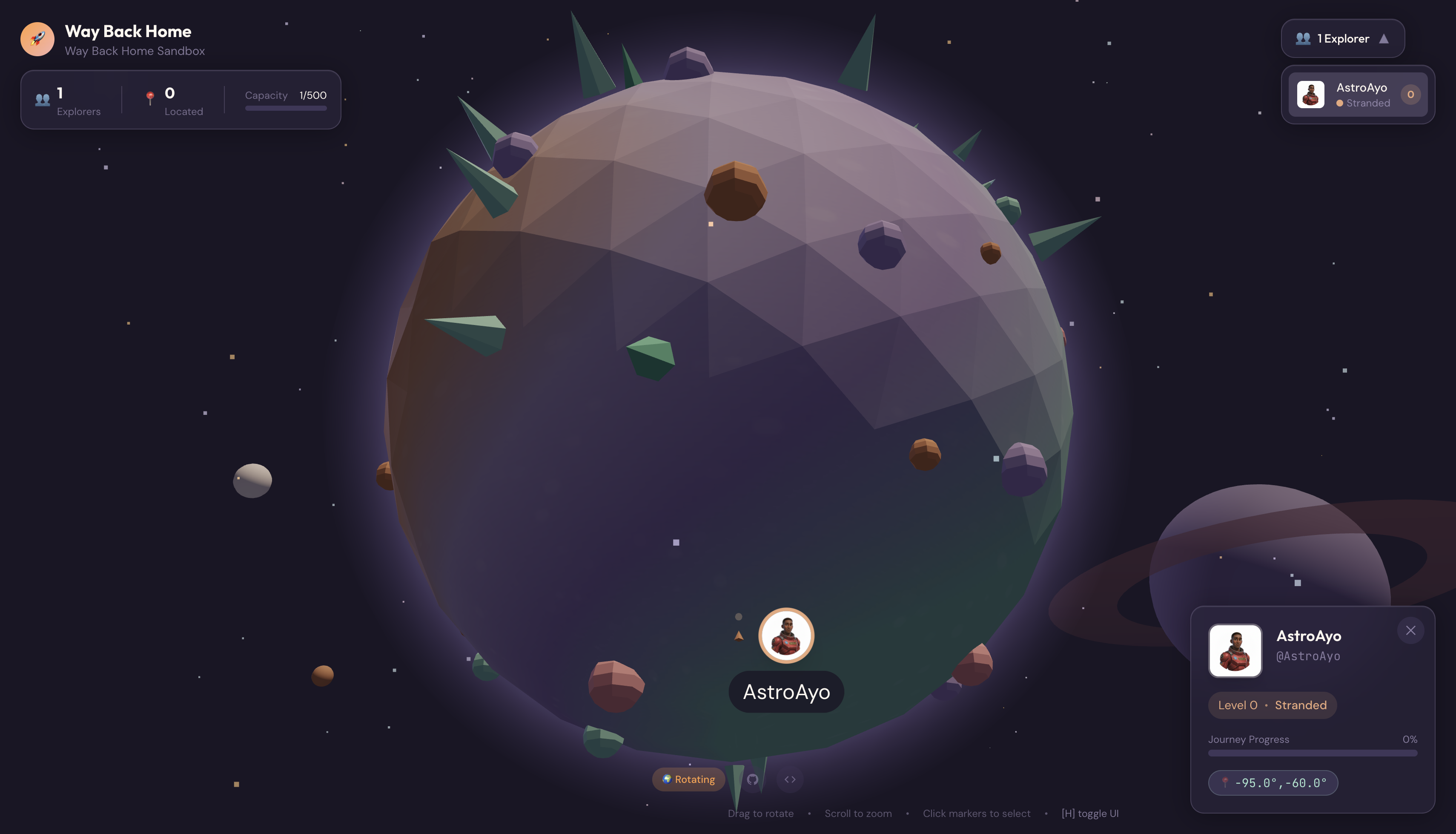Image resolution: width=1456 pixels, height=834 pixels.
Task: Click the globe icon inside the Rotating pill
Action: click(668, 779)
